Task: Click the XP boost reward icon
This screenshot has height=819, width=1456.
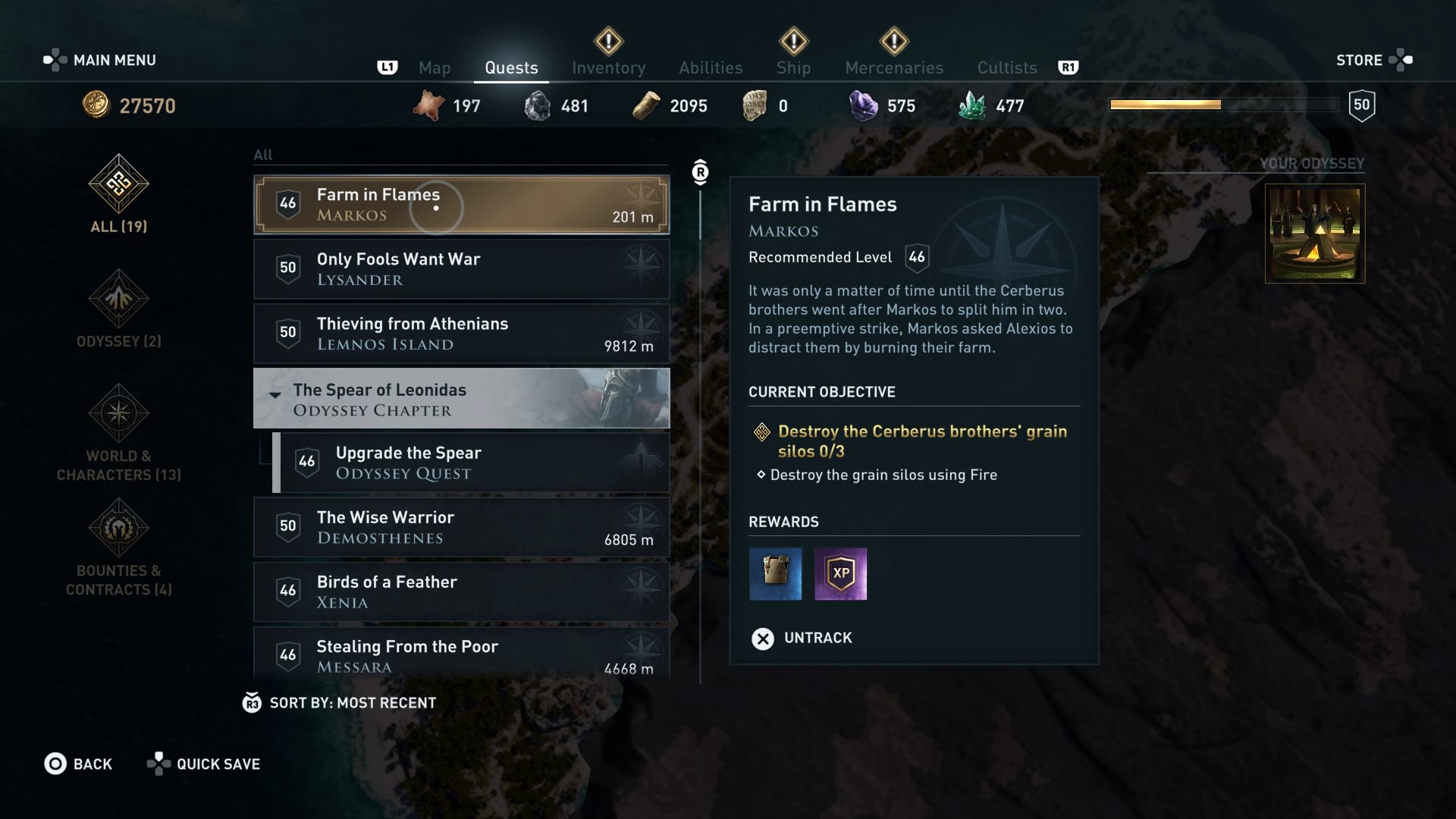Action: (841, 574)
